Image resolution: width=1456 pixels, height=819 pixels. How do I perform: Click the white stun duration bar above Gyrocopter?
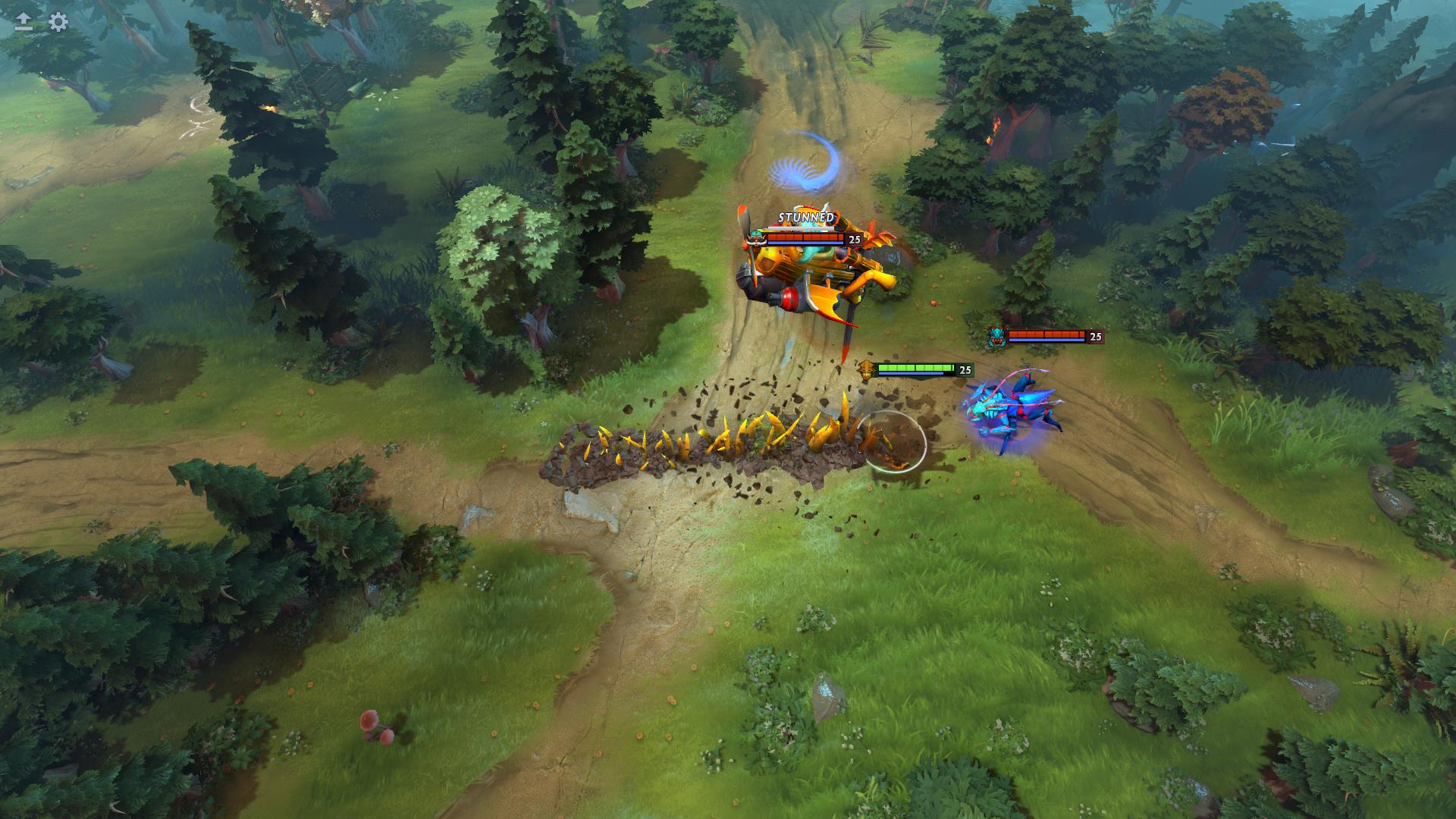point(801,228)
